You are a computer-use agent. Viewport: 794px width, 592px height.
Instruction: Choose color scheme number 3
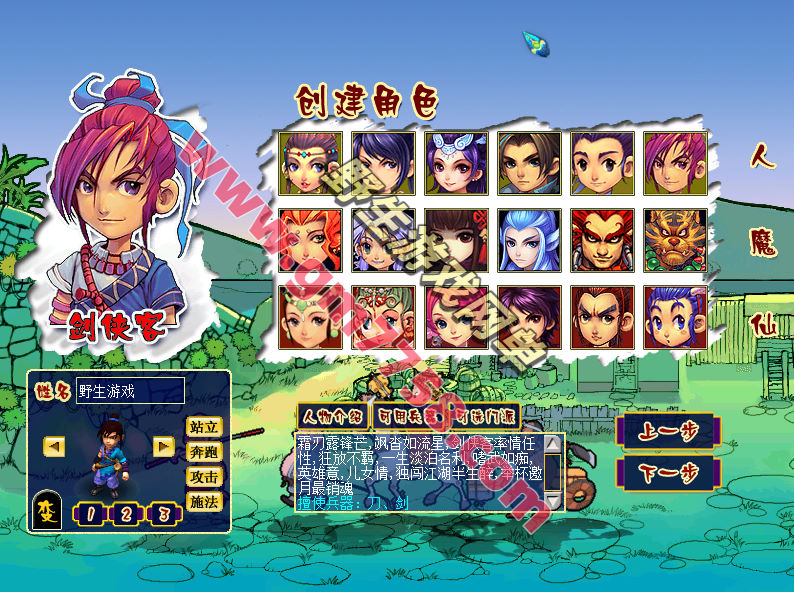pyautogui.click(x=160, y=515)
